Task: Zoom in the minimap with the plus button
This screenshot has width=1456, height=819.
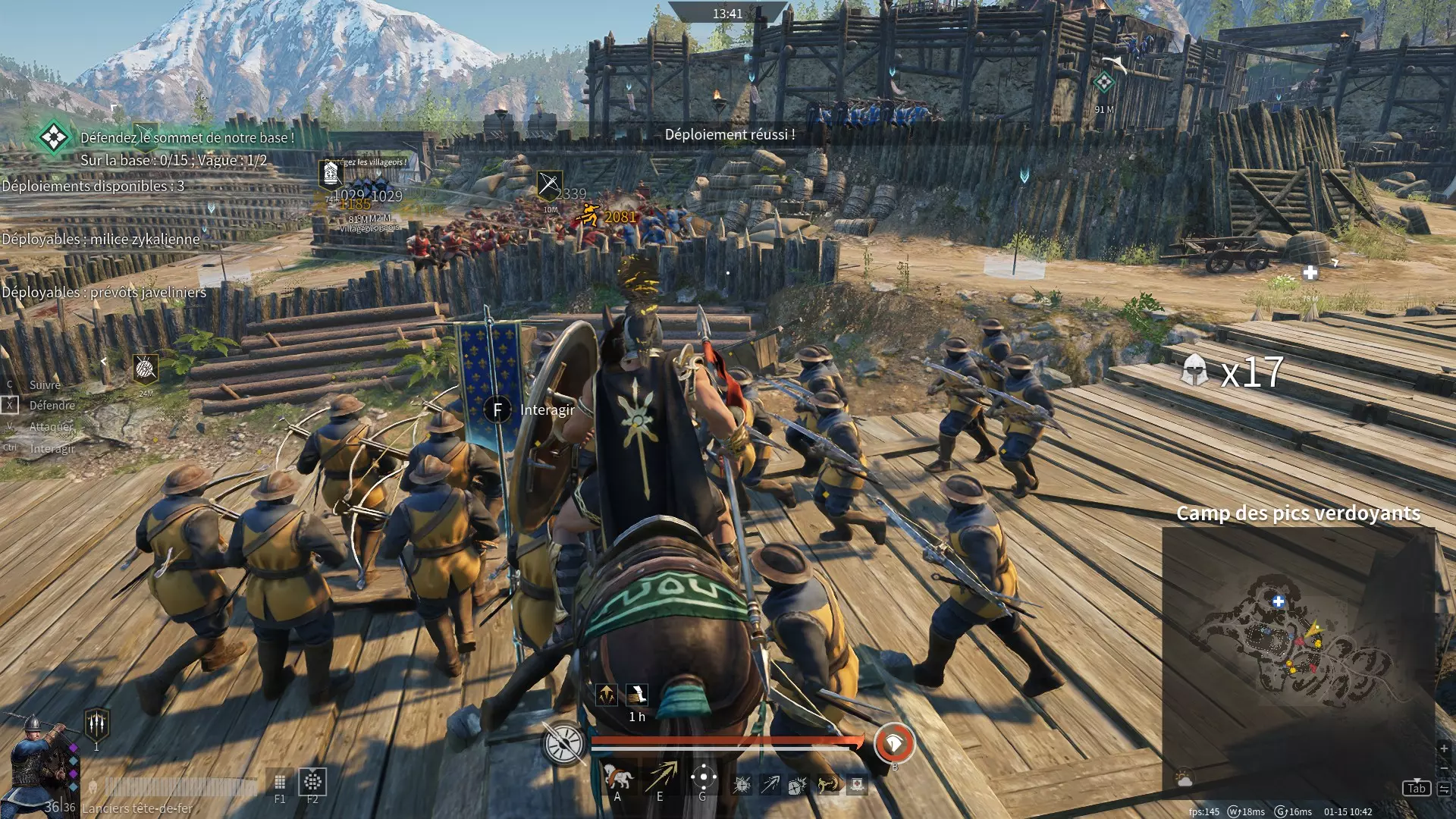Action: point(1444,748)
